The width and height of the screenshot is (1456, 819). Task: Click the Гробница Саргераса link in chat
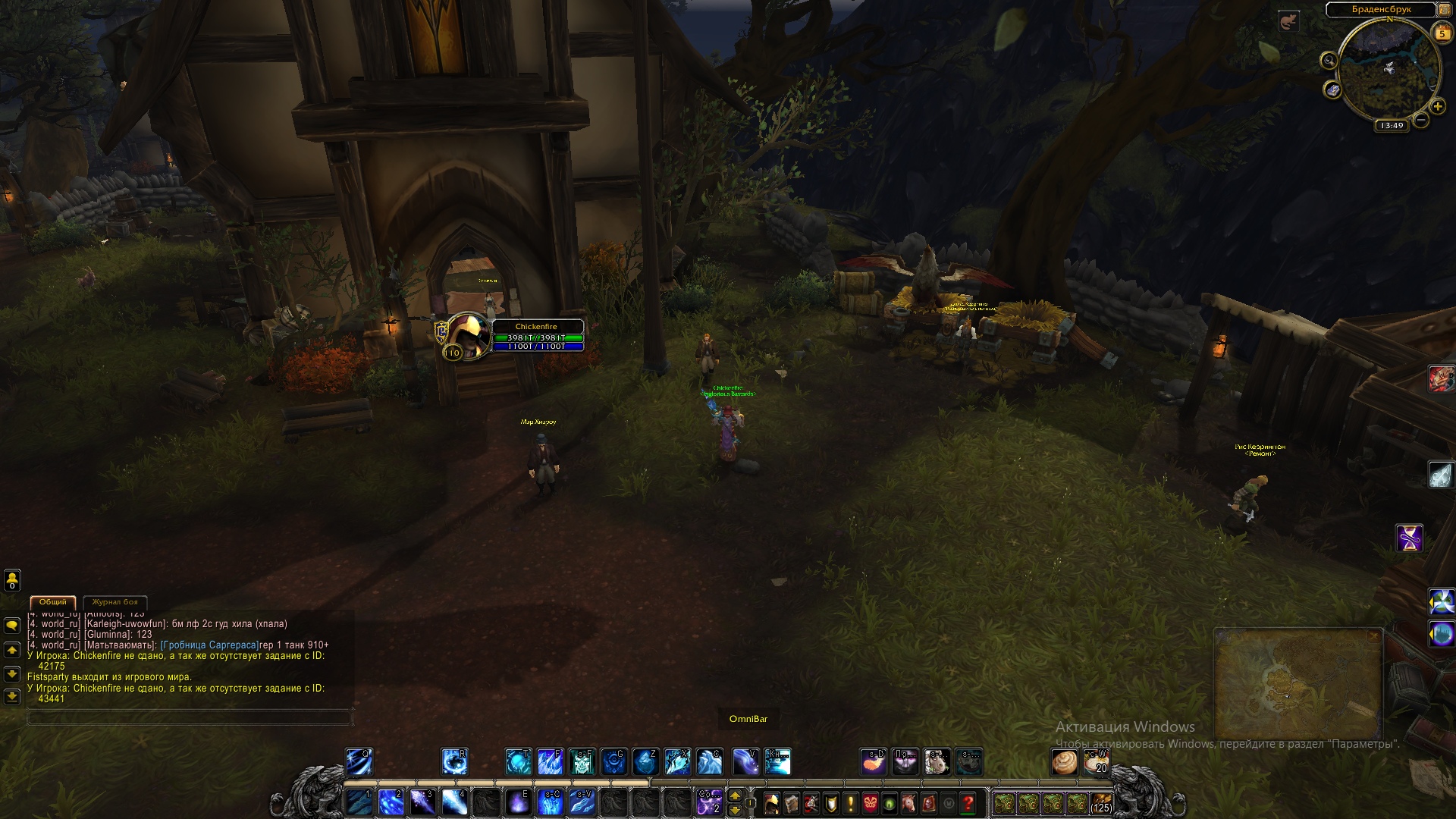tap(209, 645)
